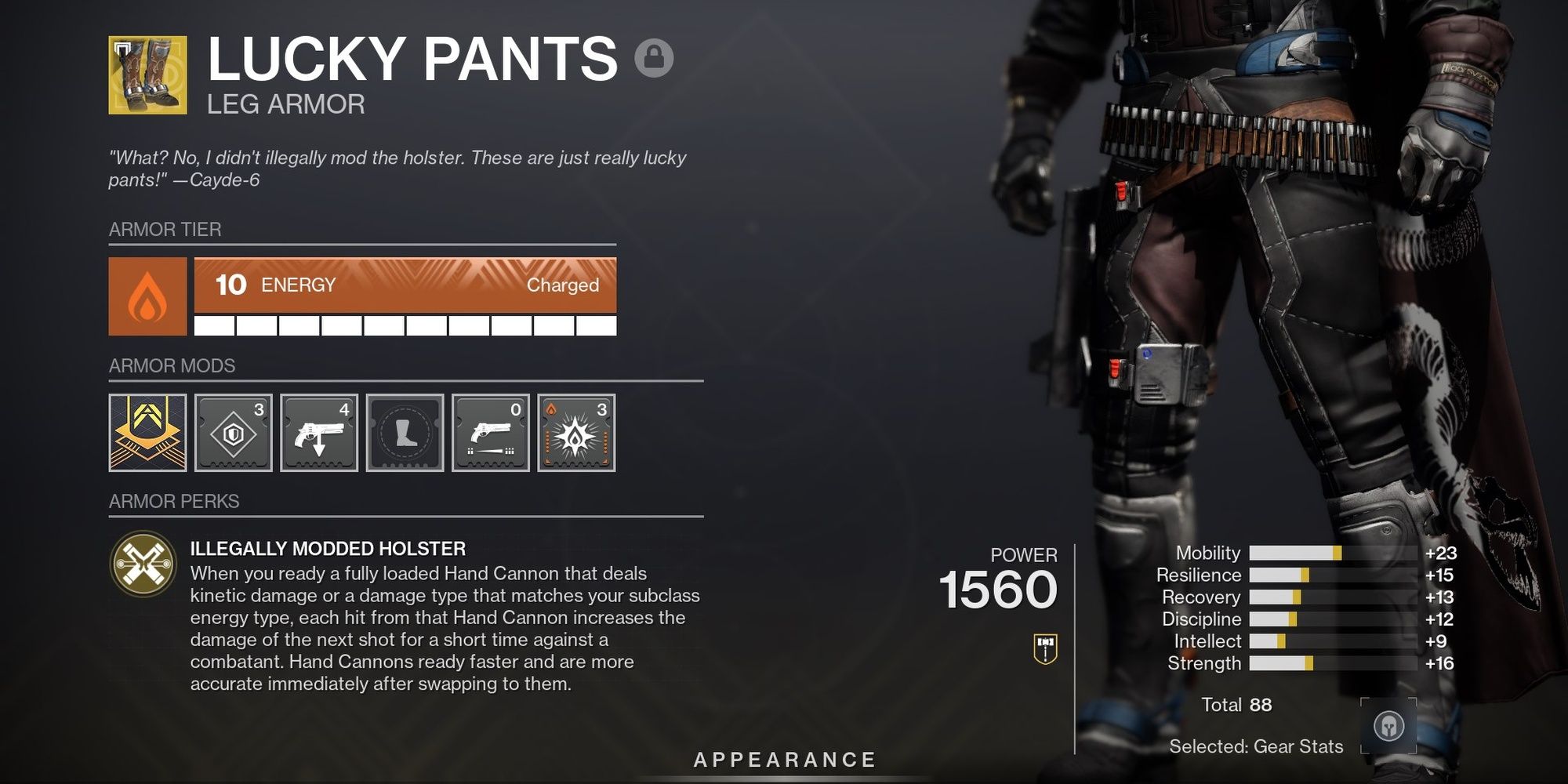Open the APPEARANCE tab
The width and height of the screenshot is (1568, 784).
click(784, 759)
